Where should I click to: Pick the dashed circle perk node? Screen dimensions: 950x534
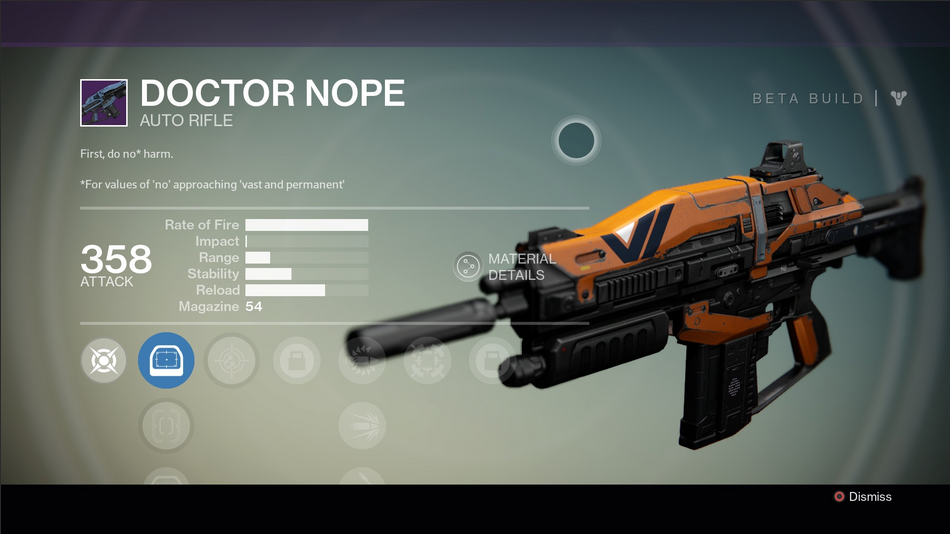coord(427,361)
